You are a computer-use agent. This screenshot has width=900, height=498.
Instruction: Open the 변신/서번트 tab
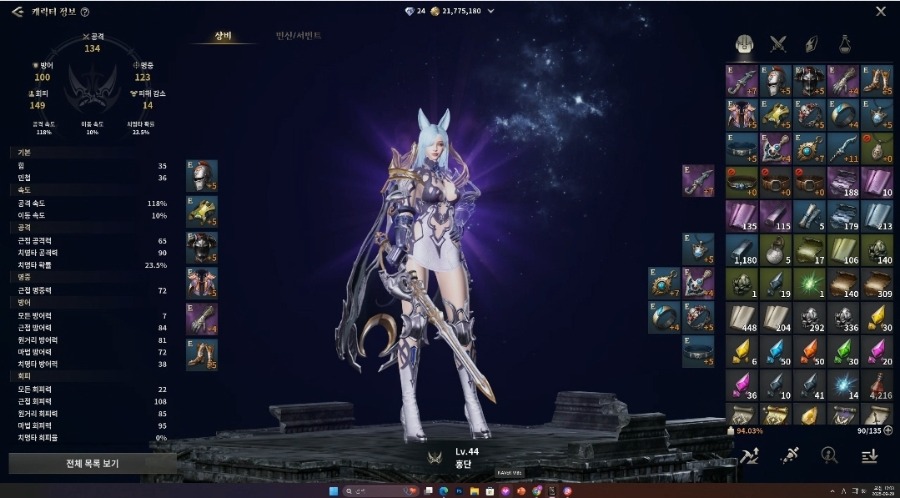coord(298,35)
